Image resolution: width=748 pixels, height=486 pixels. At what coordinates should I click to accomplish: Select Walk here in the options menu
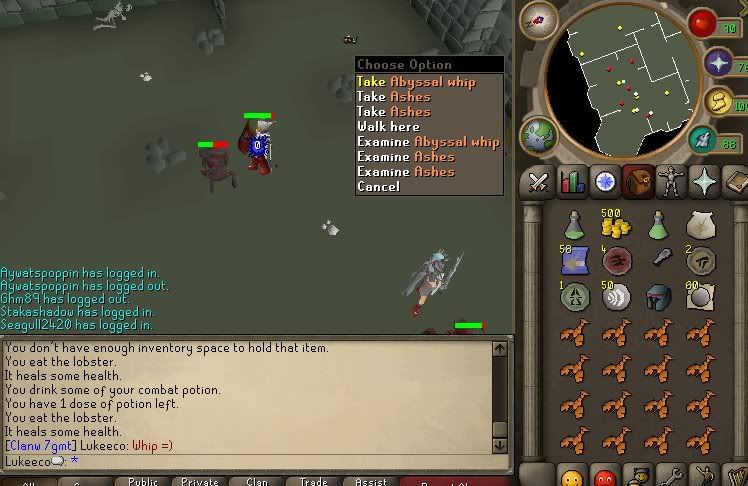388,127
